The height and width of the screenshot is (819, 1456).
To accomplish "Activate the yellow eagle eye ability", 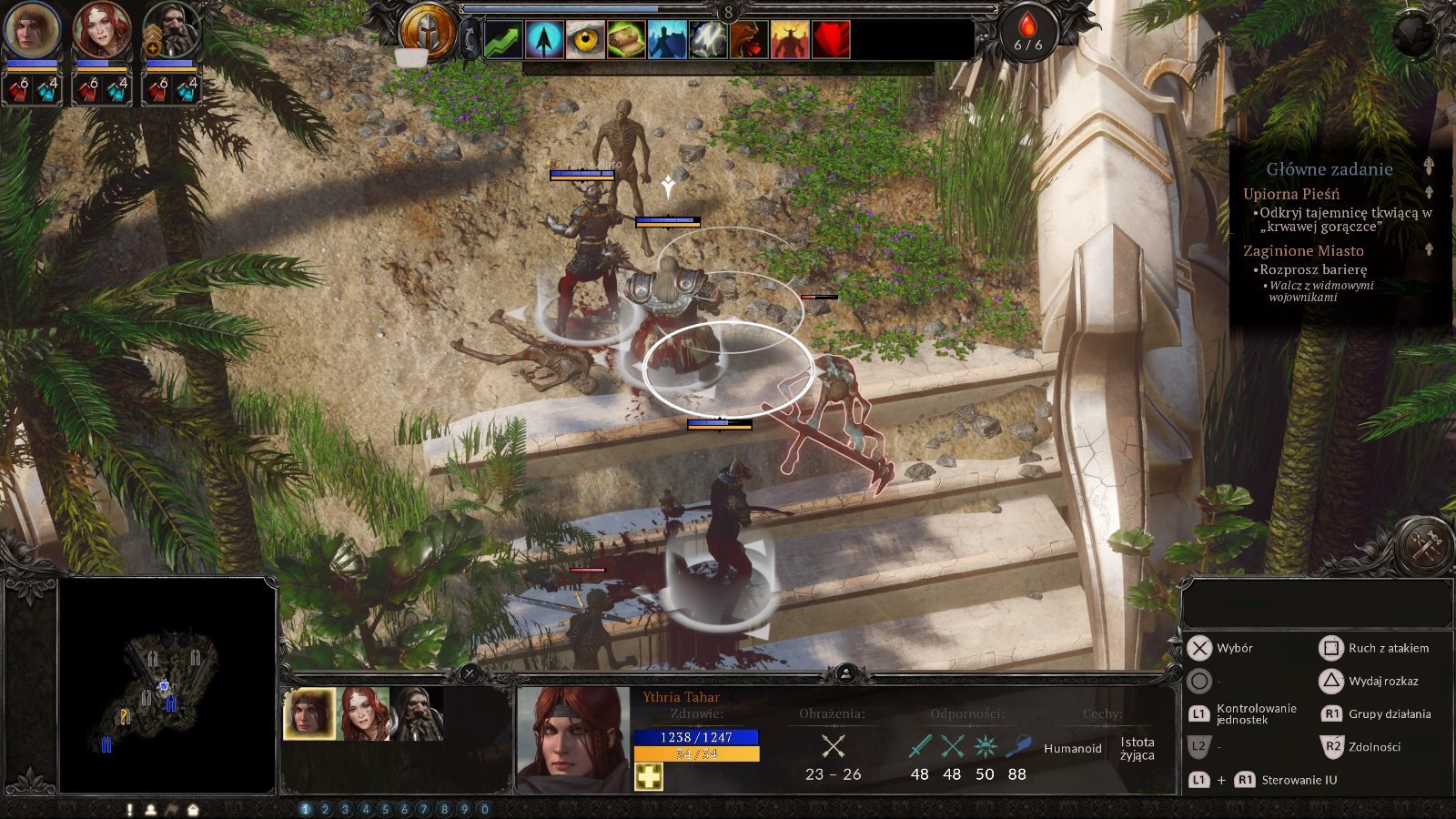I will tap(585, 40).
